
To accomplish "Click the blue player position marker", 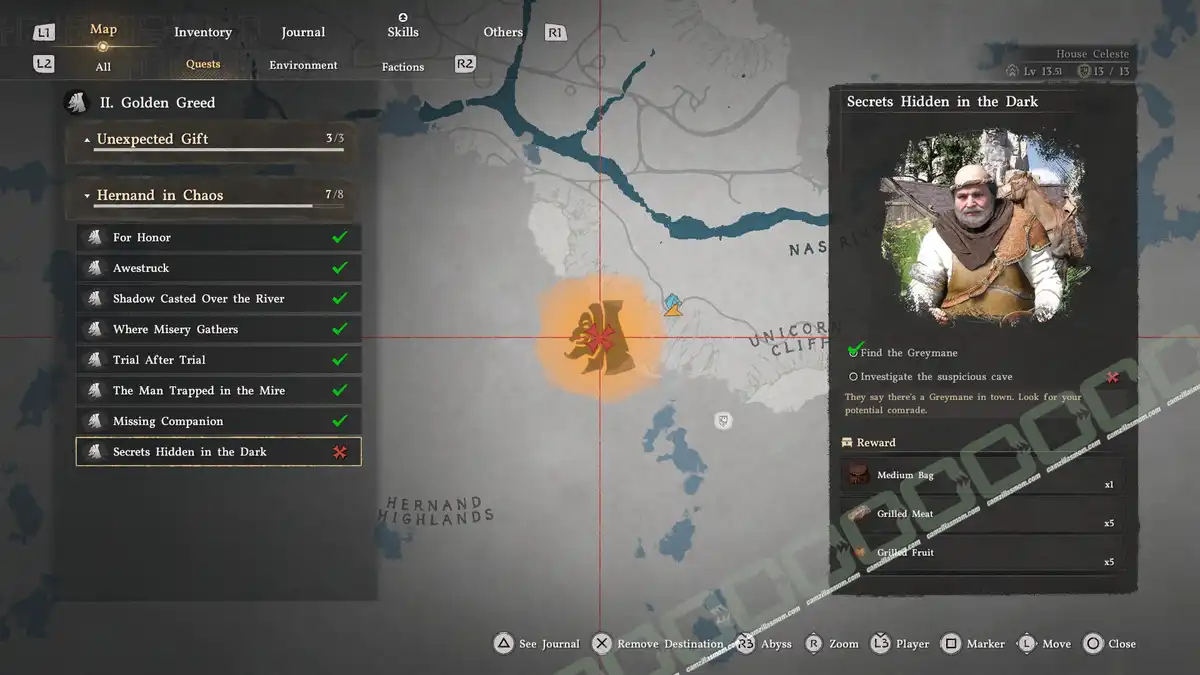I will (674, 304).
